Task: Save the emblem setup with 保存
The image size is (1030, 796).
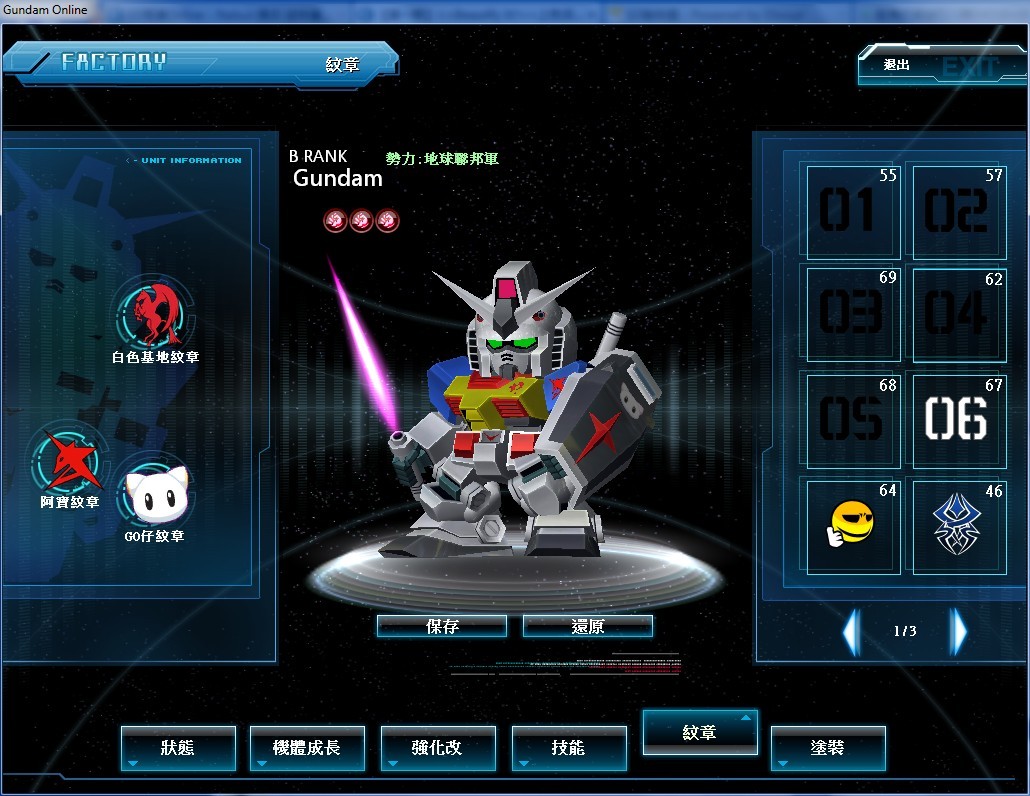Action: point(441,626)
